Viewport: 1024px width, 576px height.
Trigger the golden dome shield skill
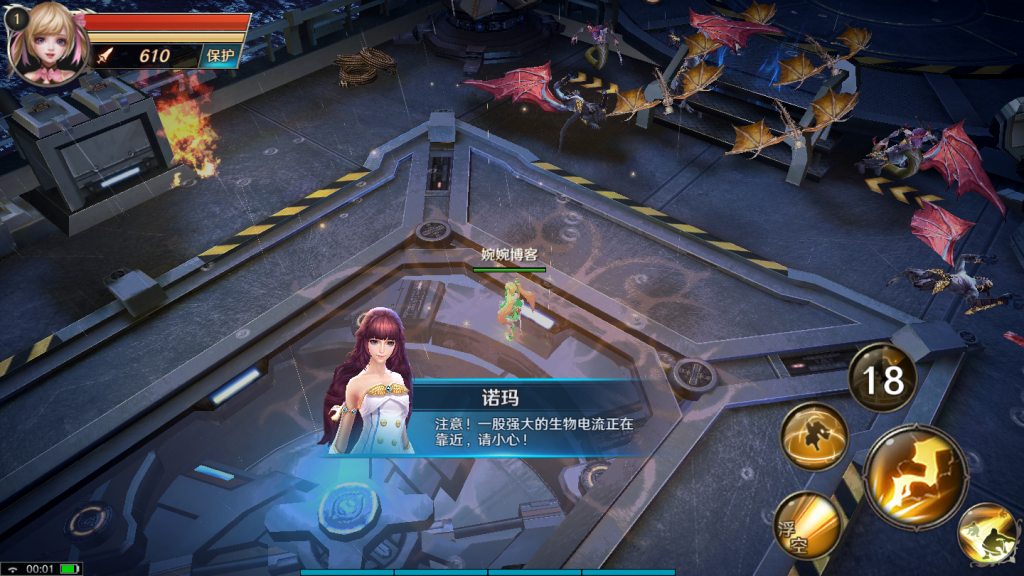[814, 435]
